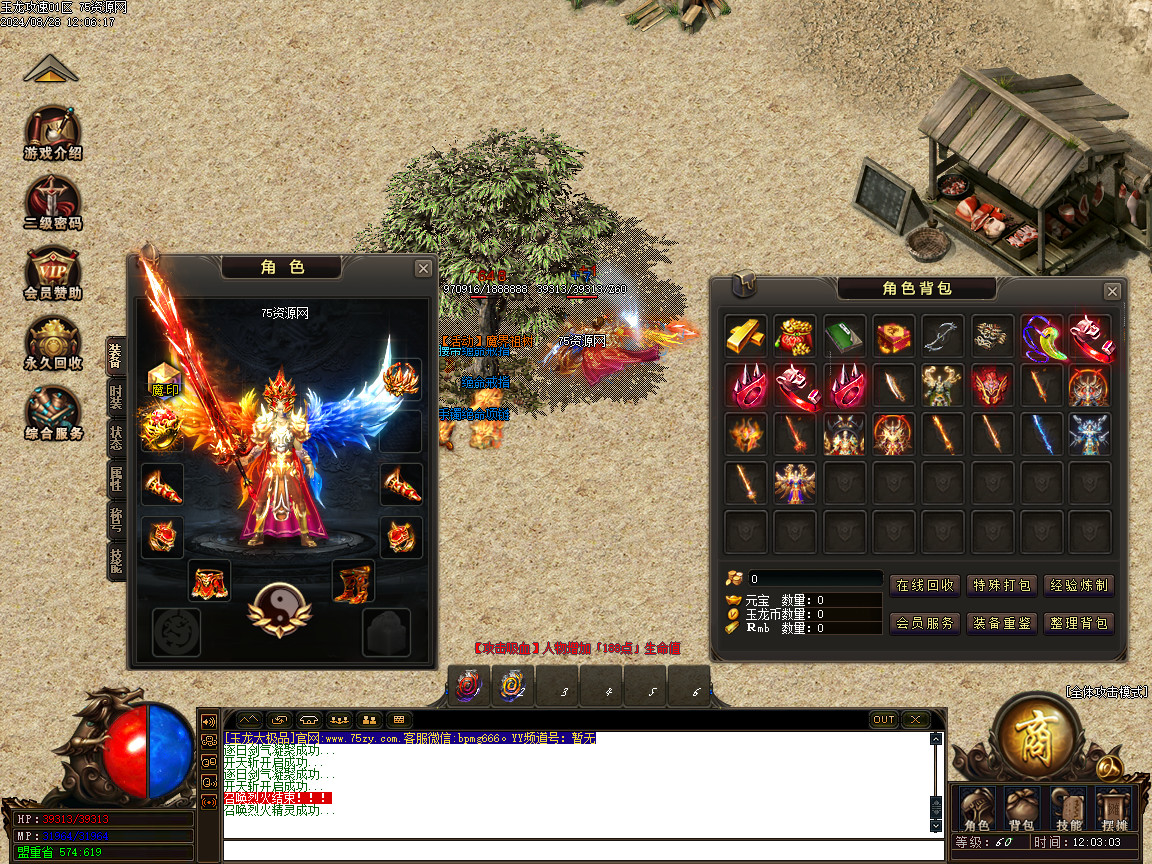Click the chat window OUT button
Screen dimensions: 1152x864
pos(884,720)
